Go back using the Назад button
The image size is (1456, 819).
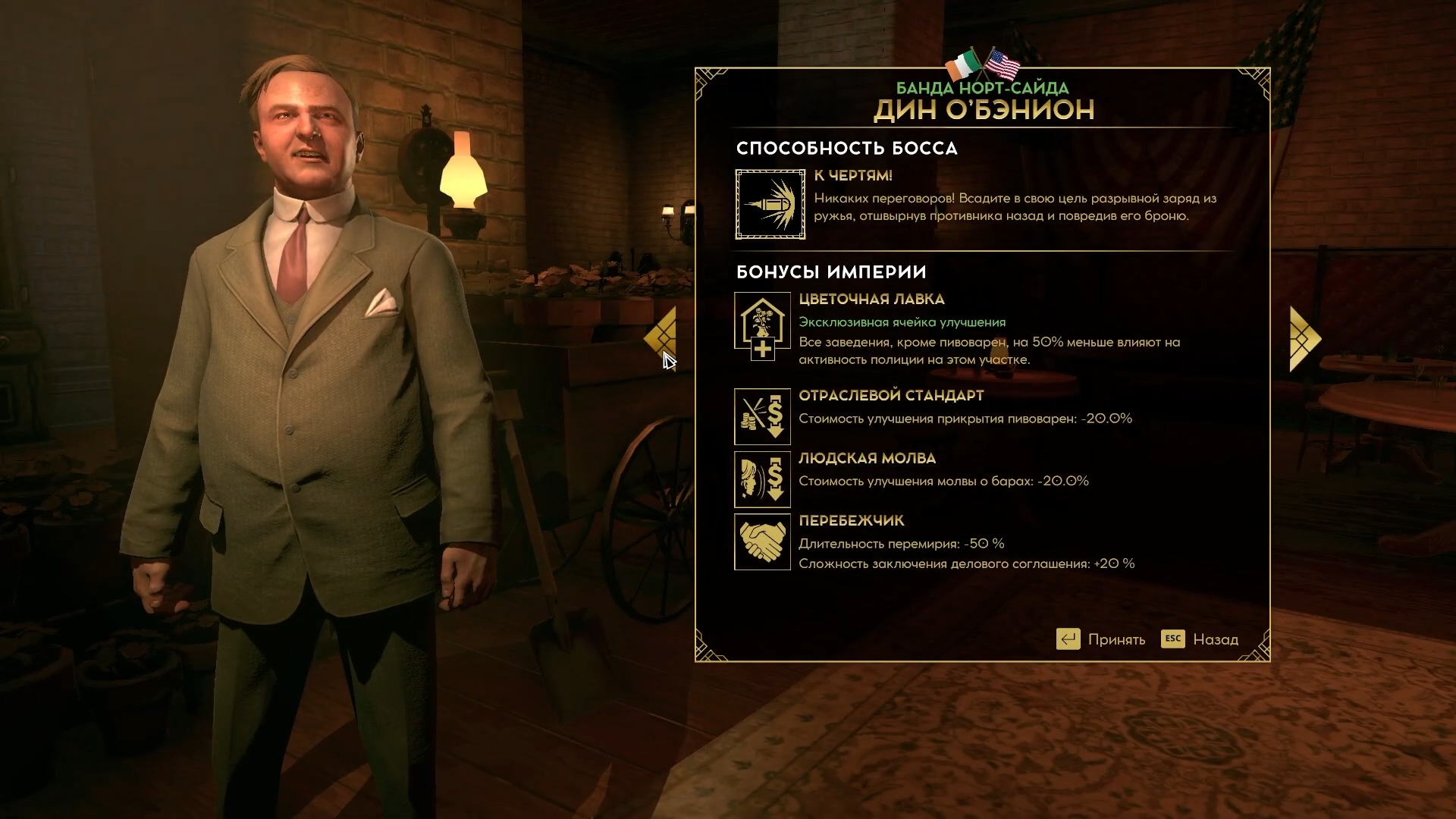click(x=1200, y=639)
